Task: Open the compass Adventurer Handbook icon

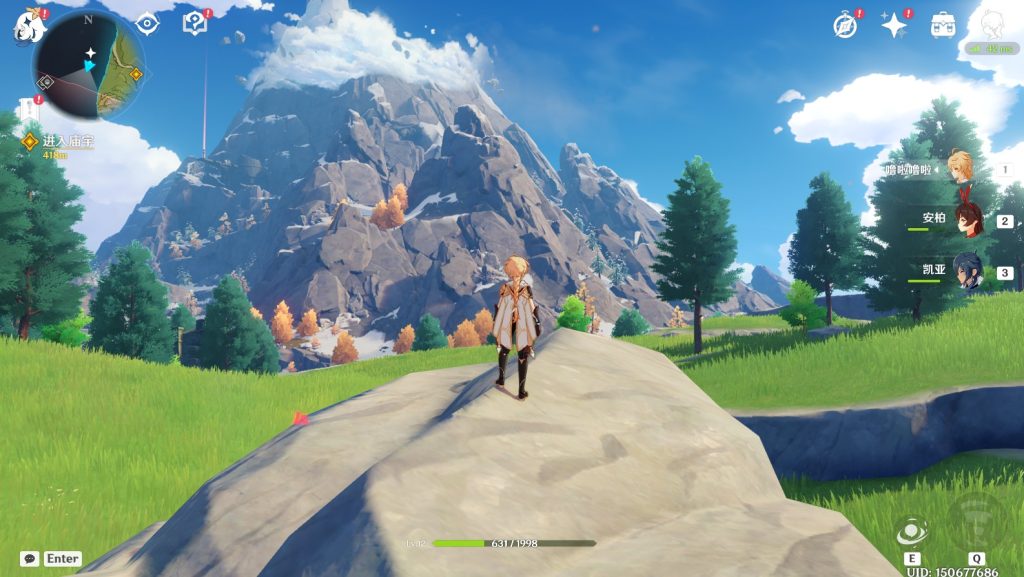Action: 845,26
